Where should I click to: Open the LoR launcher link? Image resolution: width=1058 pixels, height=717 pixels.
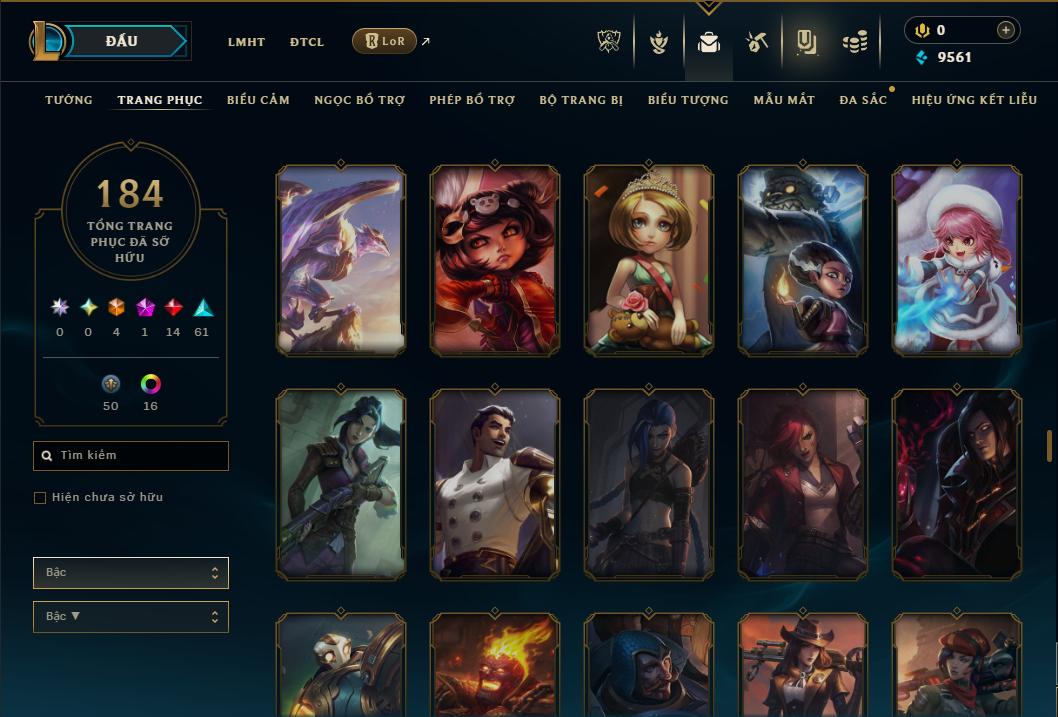pyautogui.click(x=385, y=41)
